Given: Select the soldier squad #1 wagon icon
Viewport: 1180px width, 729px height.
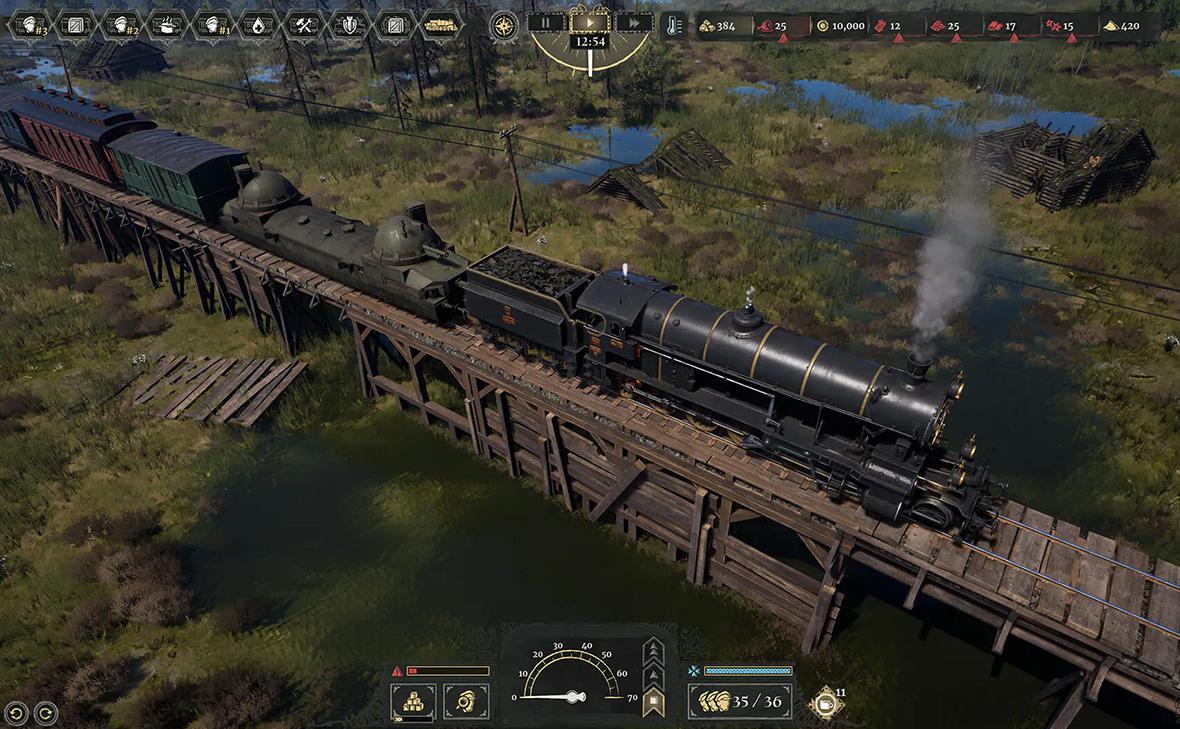Looking at the screenshot, I should (212, 24).
